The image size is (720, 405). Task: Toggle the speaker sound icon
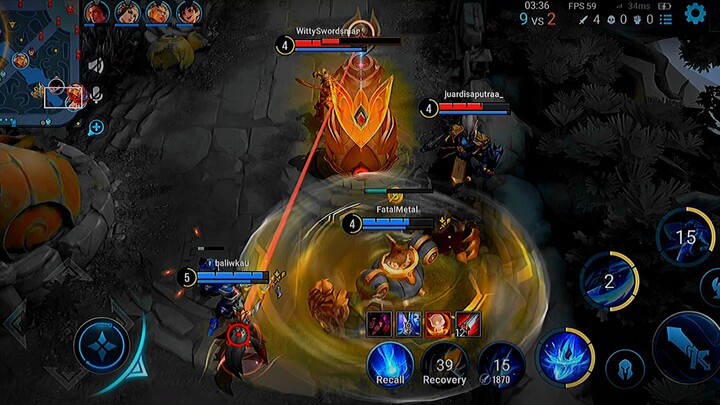pos(96,66)
